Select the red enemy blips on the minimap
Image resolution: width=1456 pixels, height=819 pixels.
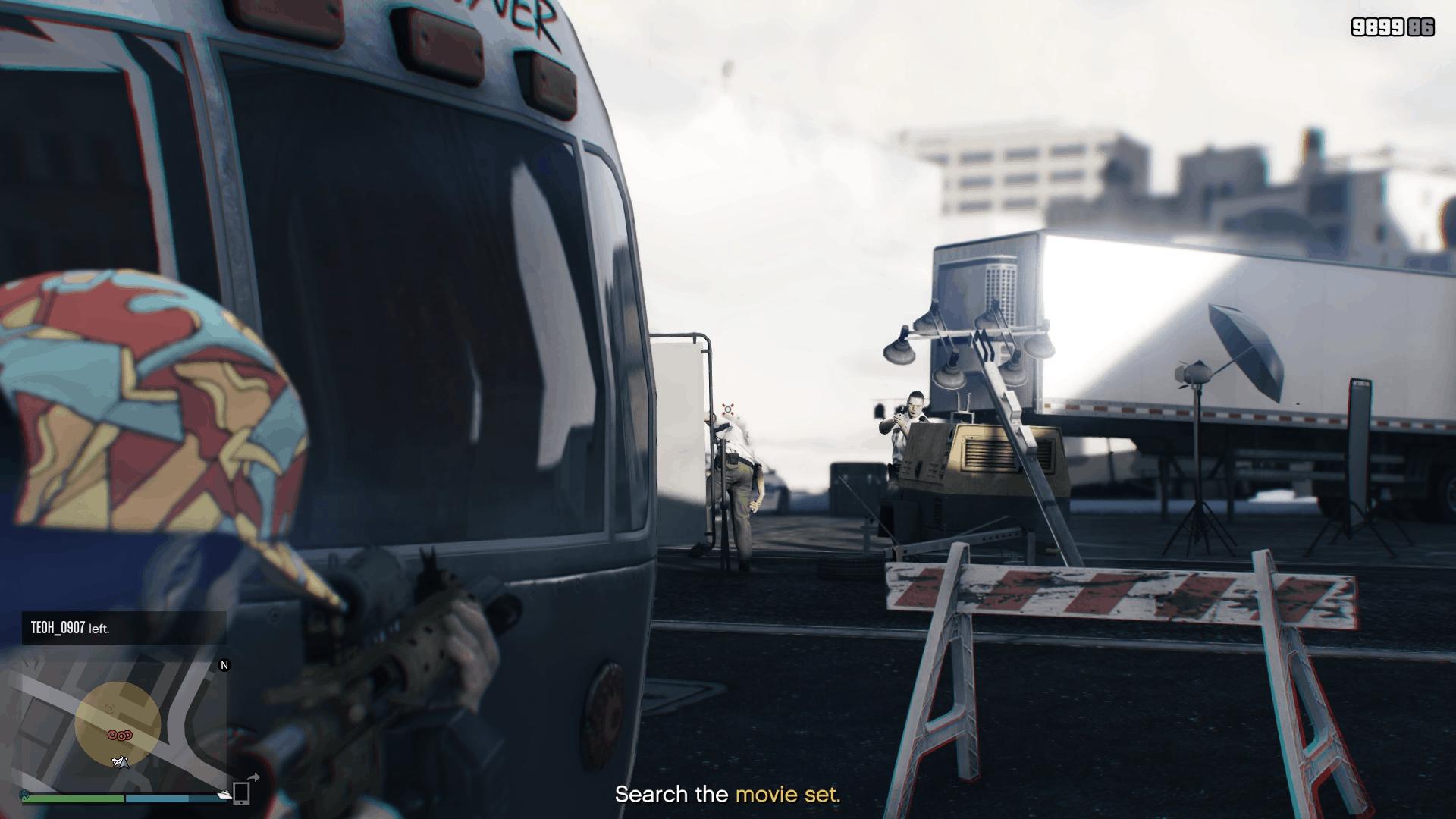(x=120, y=735)
